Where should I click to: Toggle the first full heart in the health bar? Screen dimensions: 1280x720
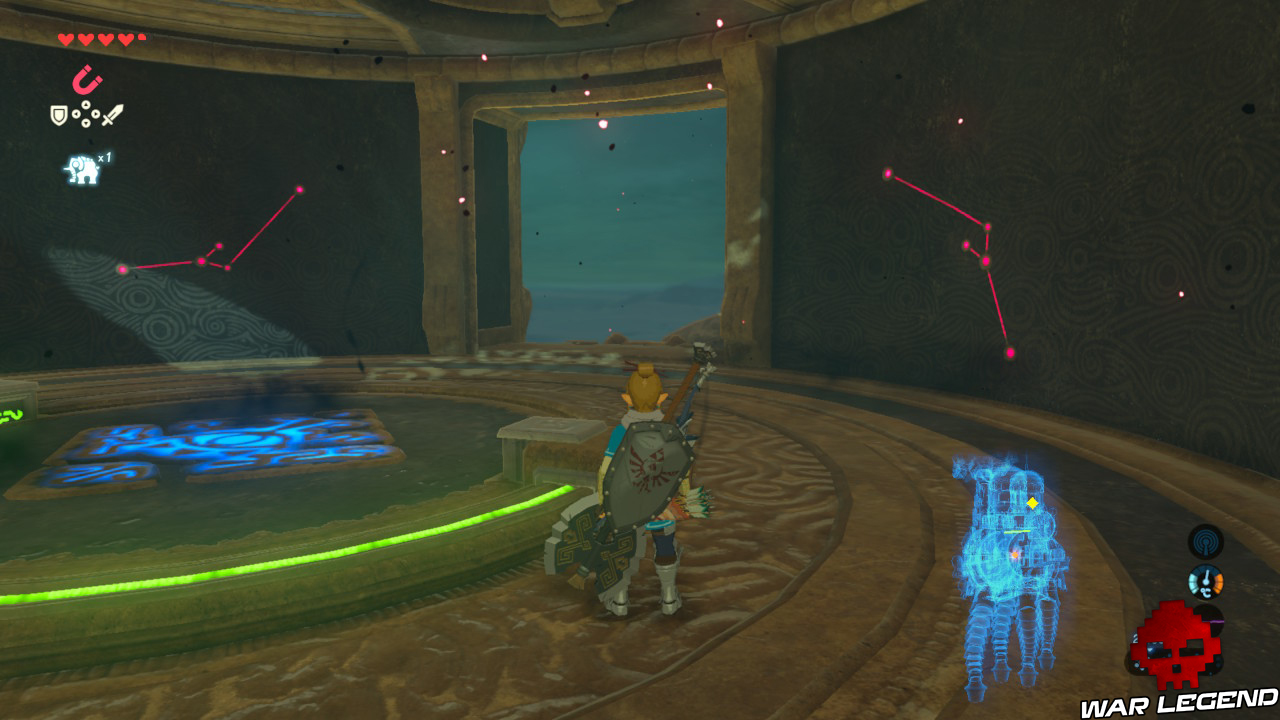[65, 37]
